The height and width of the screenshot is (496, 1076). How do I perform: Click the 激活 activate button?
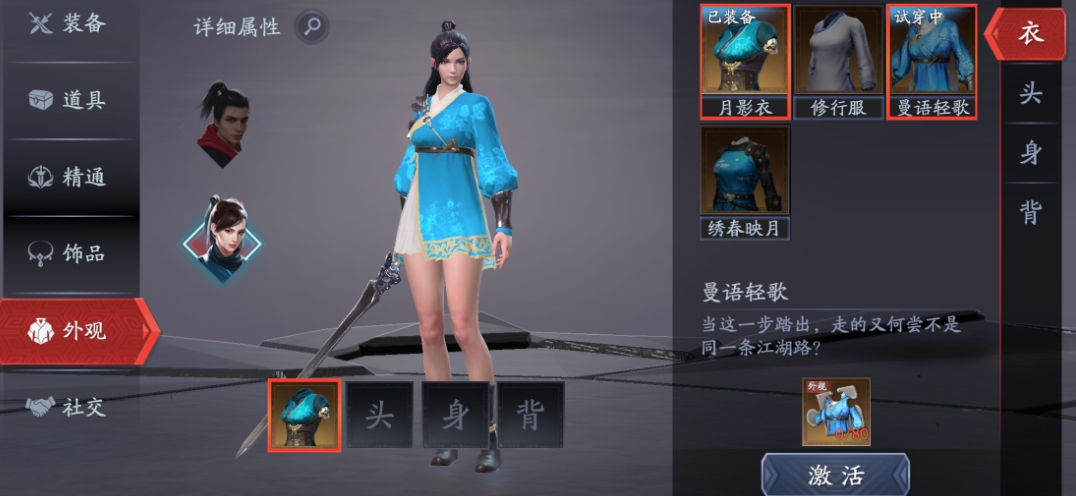coord(835,475)
